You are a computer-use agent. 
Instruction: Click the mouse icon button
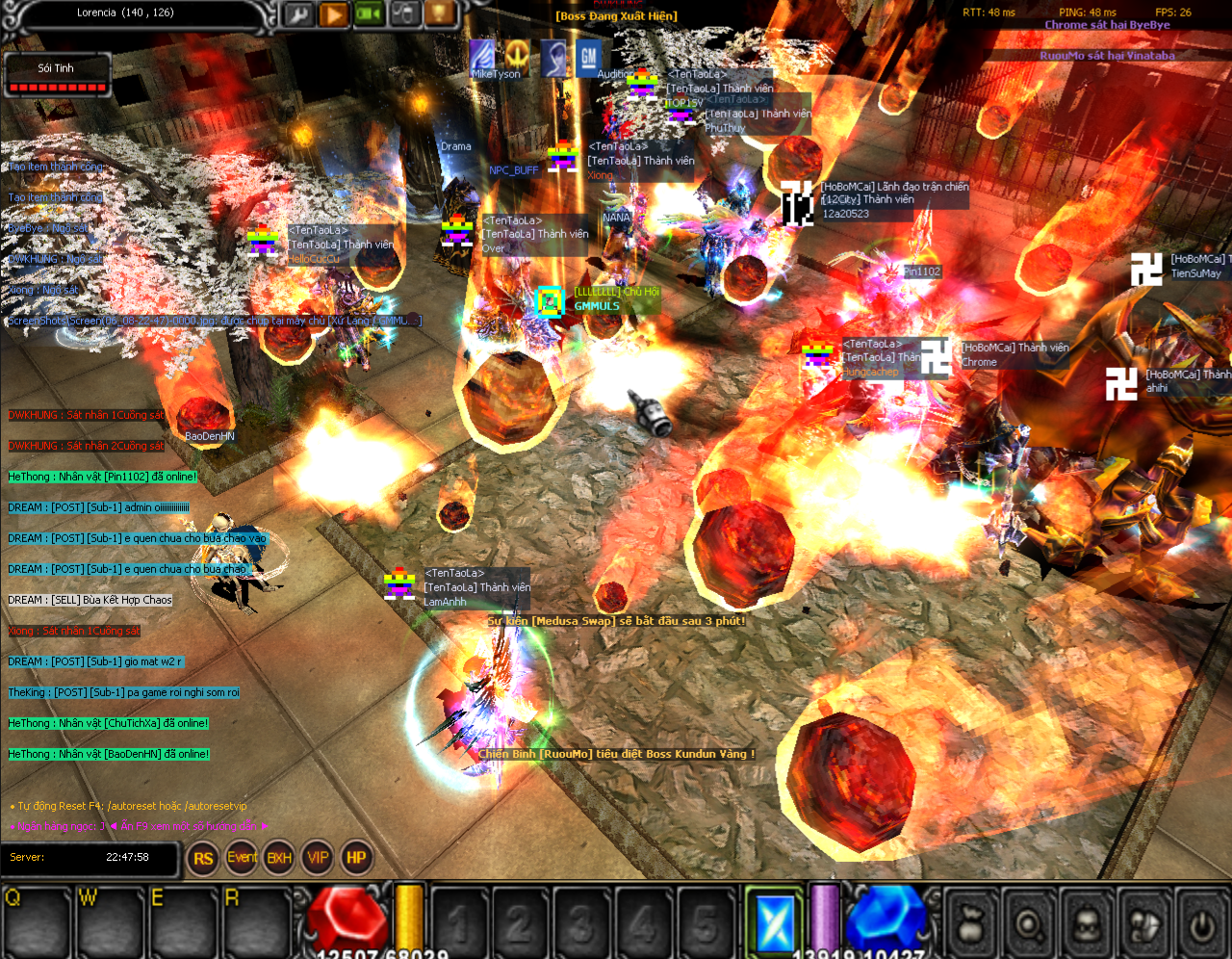[x=405, y=13]
